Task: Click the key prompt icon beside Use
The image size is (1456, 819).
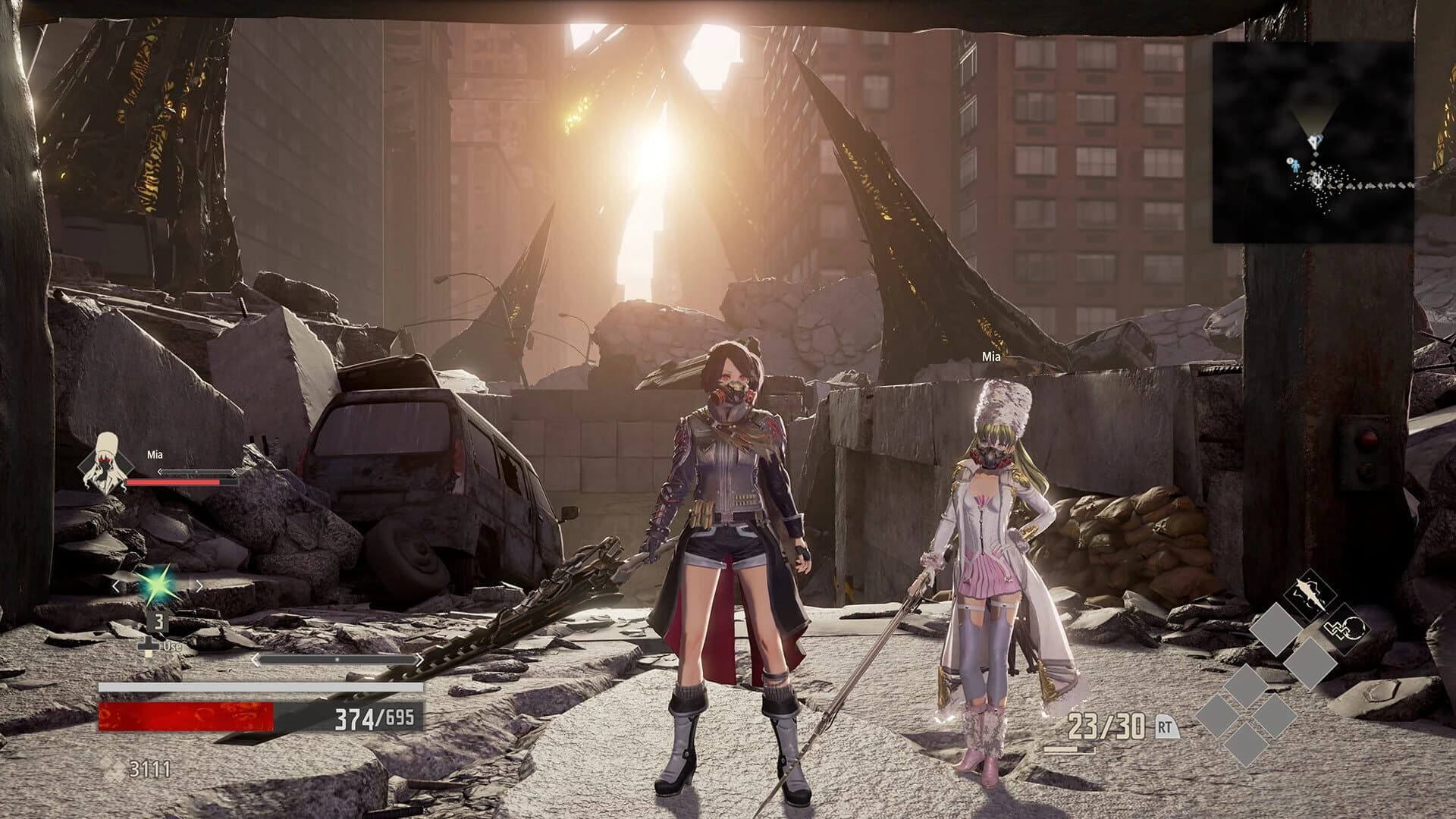Action: coord(149,645)
